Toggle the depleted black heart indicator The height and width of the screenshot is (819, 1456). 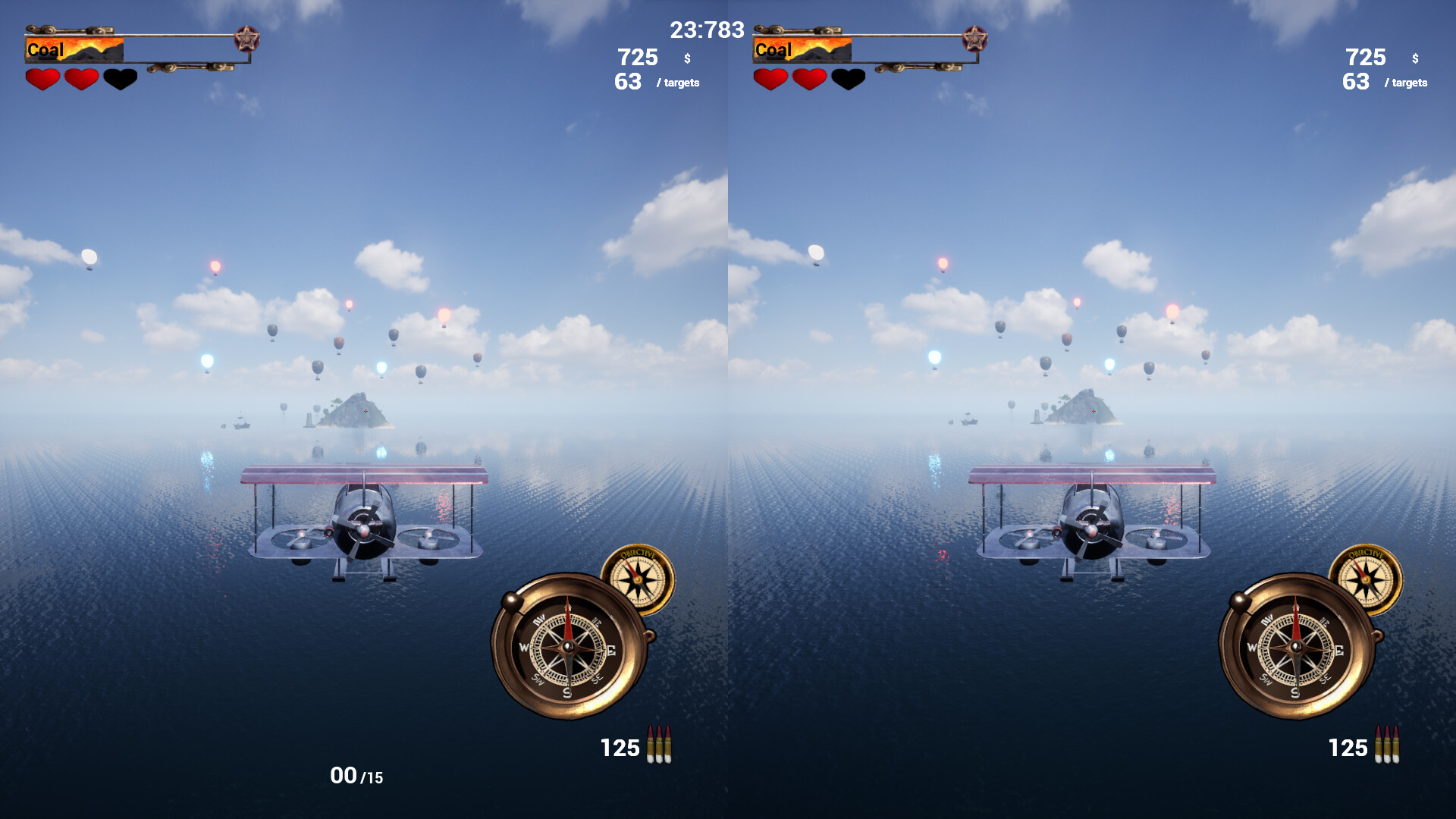point(119,79)
